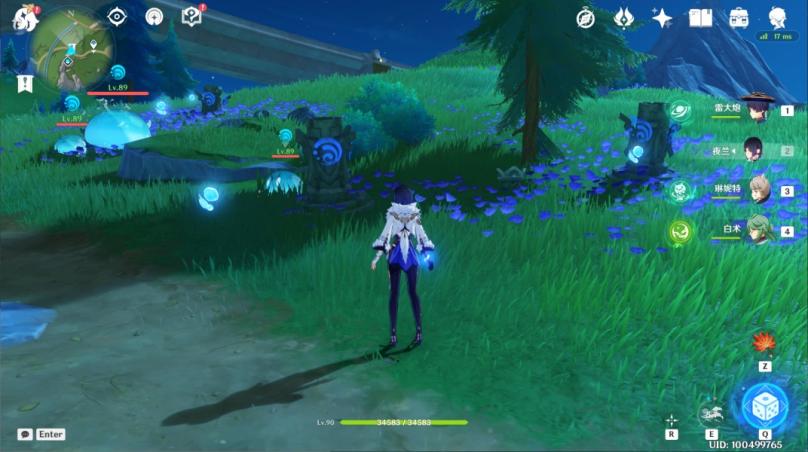The height and width of the screenshot is (452, 808).
Task: Use the red maple leaf gadget
Action: pos(764,343)
